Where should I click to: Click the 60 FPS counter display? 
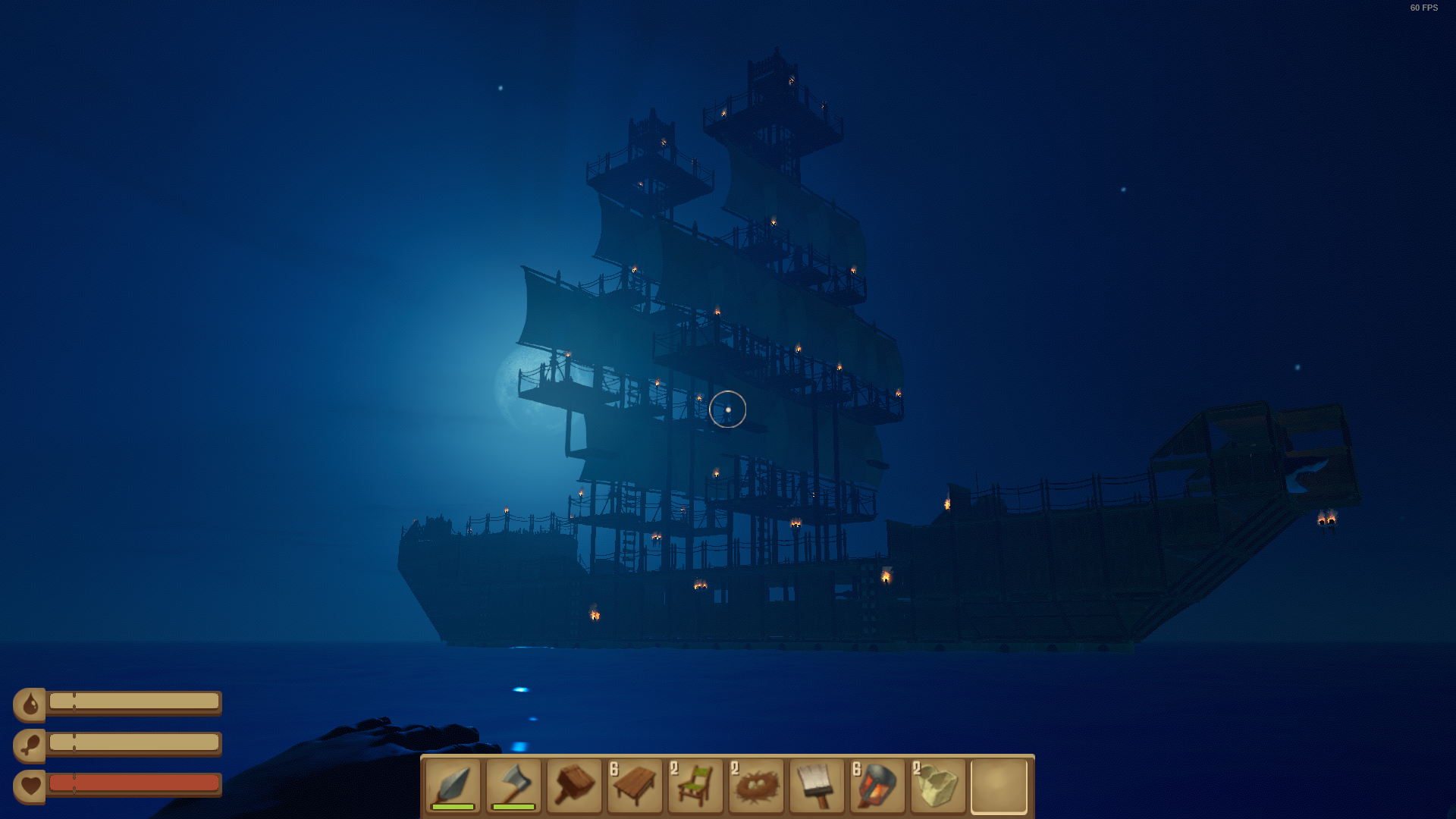click(x=1423, y=9)
